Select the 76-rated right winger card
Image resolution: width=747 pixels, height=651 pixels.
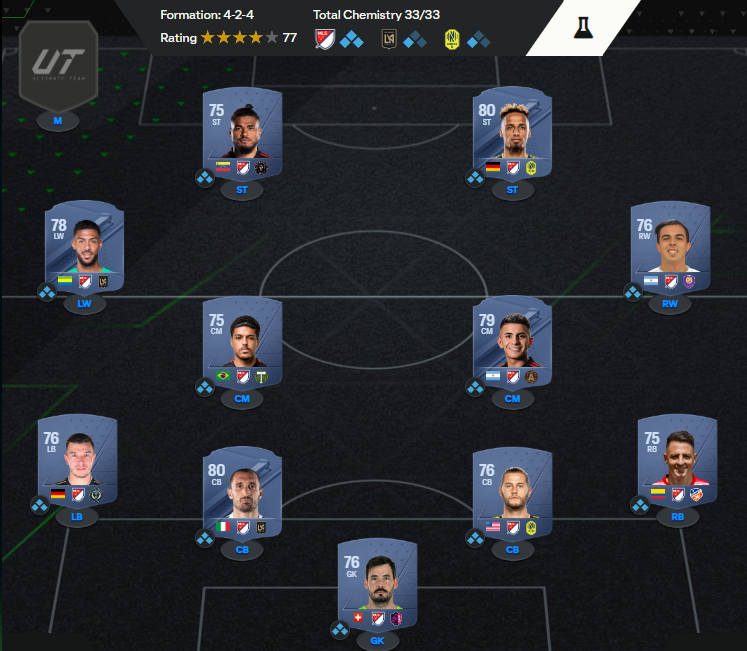(x=670, y=248)
